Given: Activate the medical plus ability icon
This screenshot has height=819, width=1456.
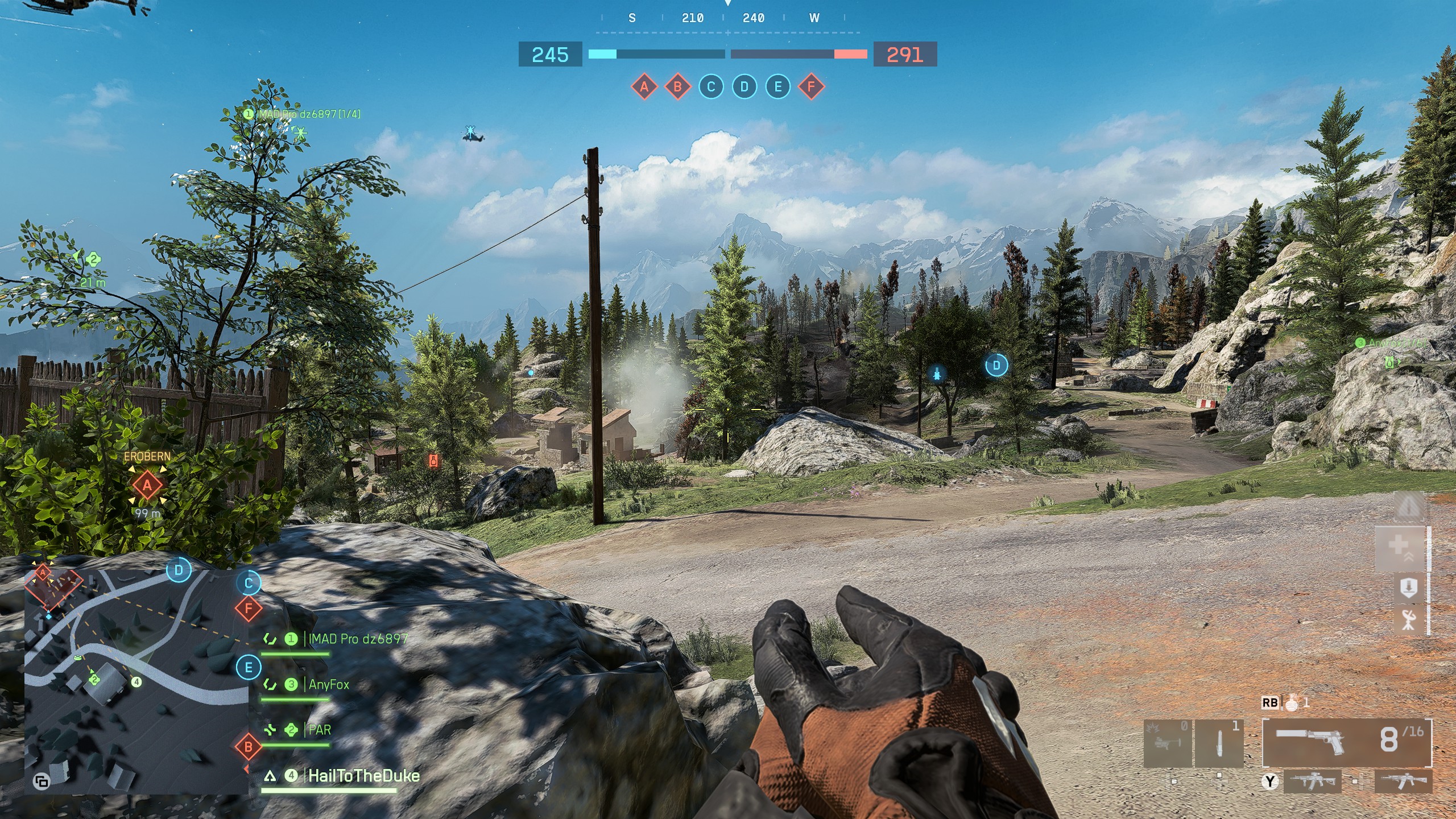Looking at the screenshot, I should [1399, 548].
